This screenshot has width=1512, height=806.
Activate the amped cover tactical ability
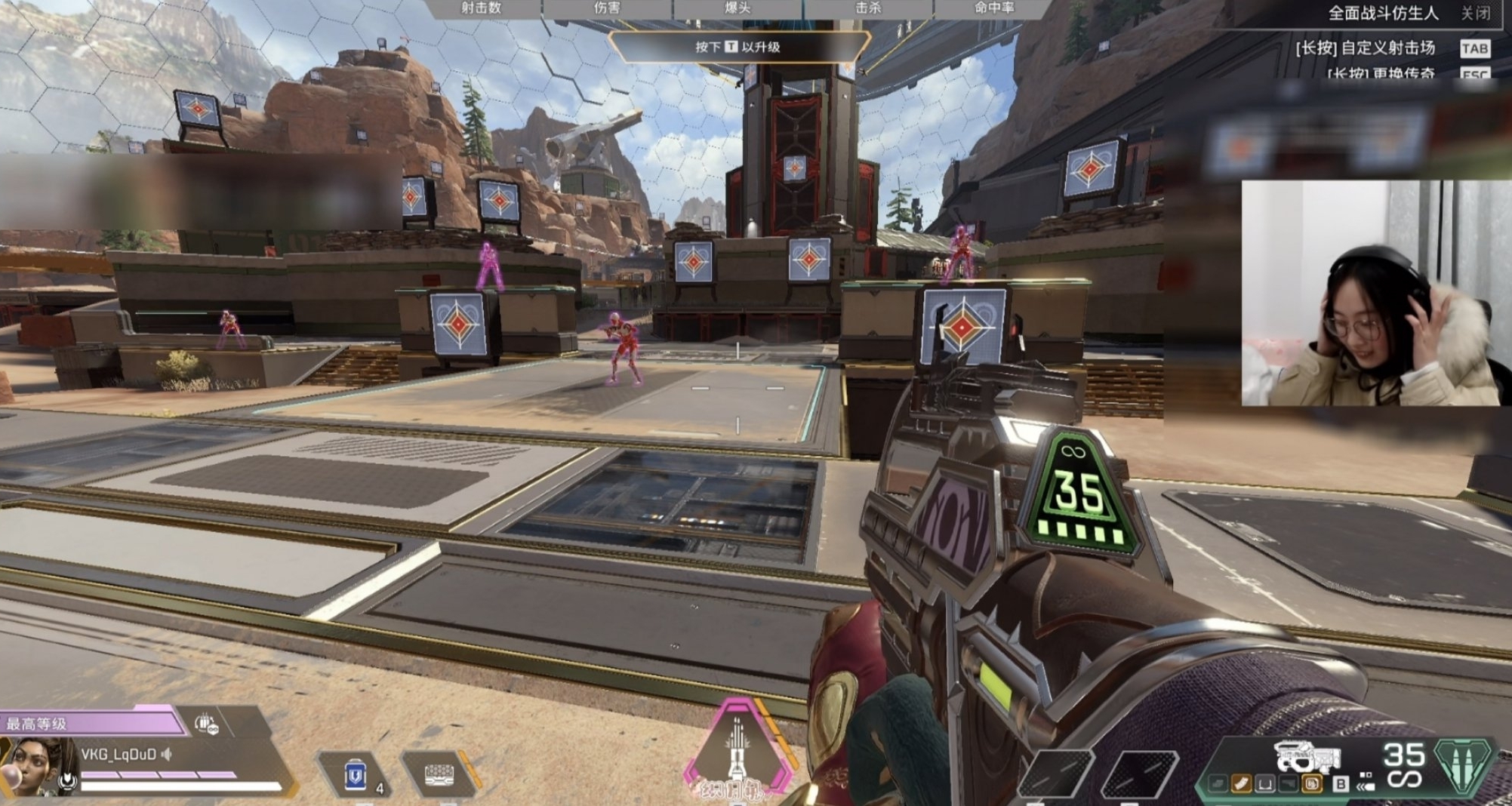439,775
